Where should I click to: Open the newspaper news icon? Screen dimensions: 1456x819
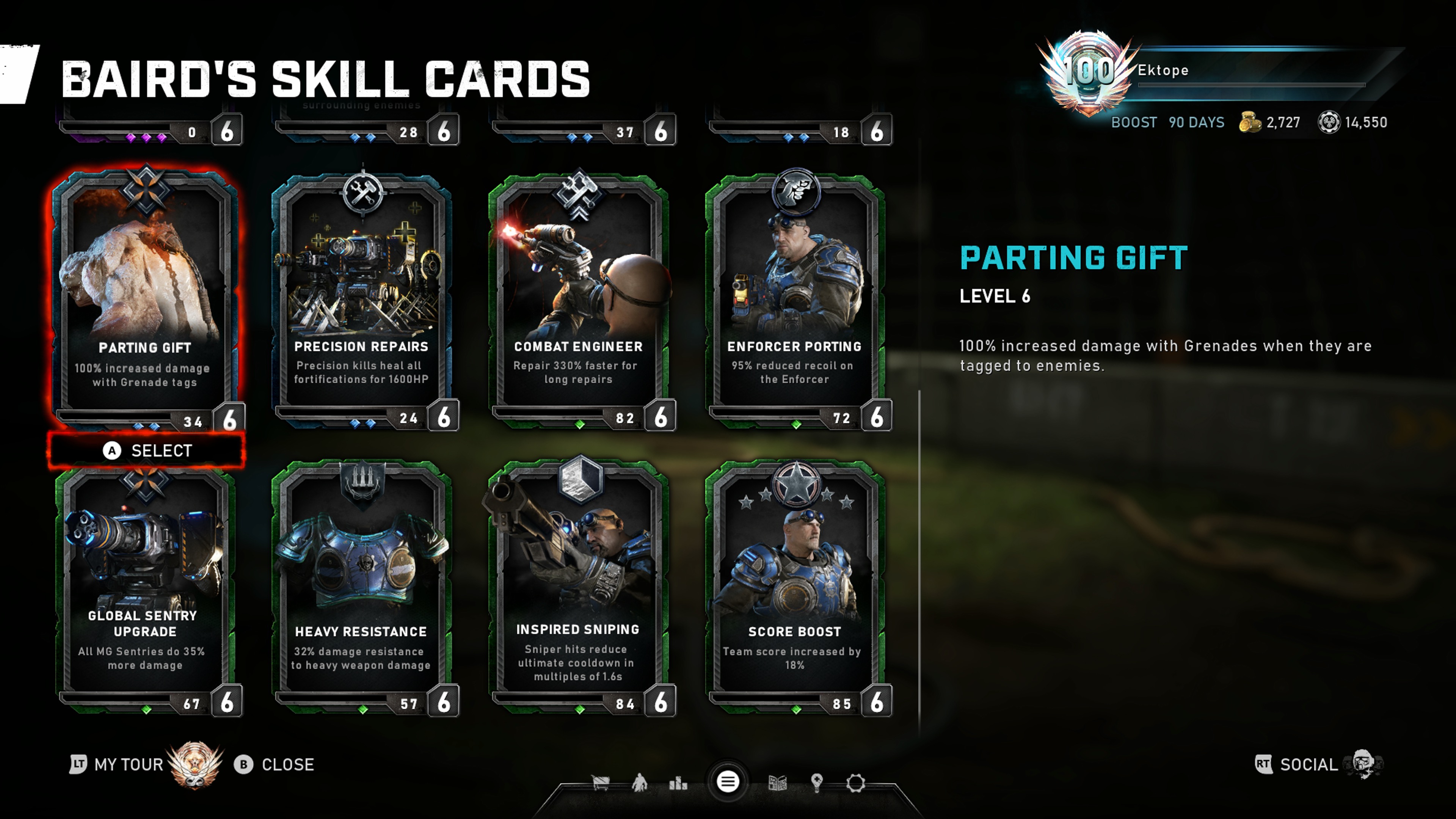pos(778,783)
